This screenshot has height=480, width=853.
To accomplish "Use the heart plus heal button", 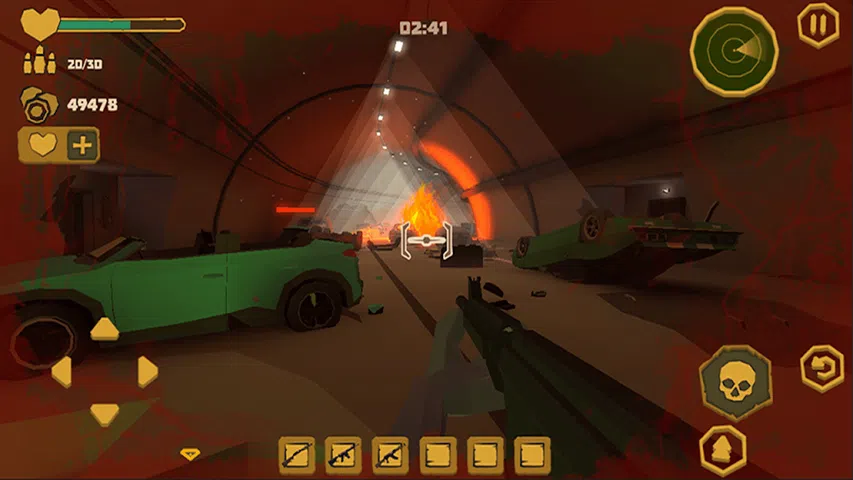I will click(59, 146).
